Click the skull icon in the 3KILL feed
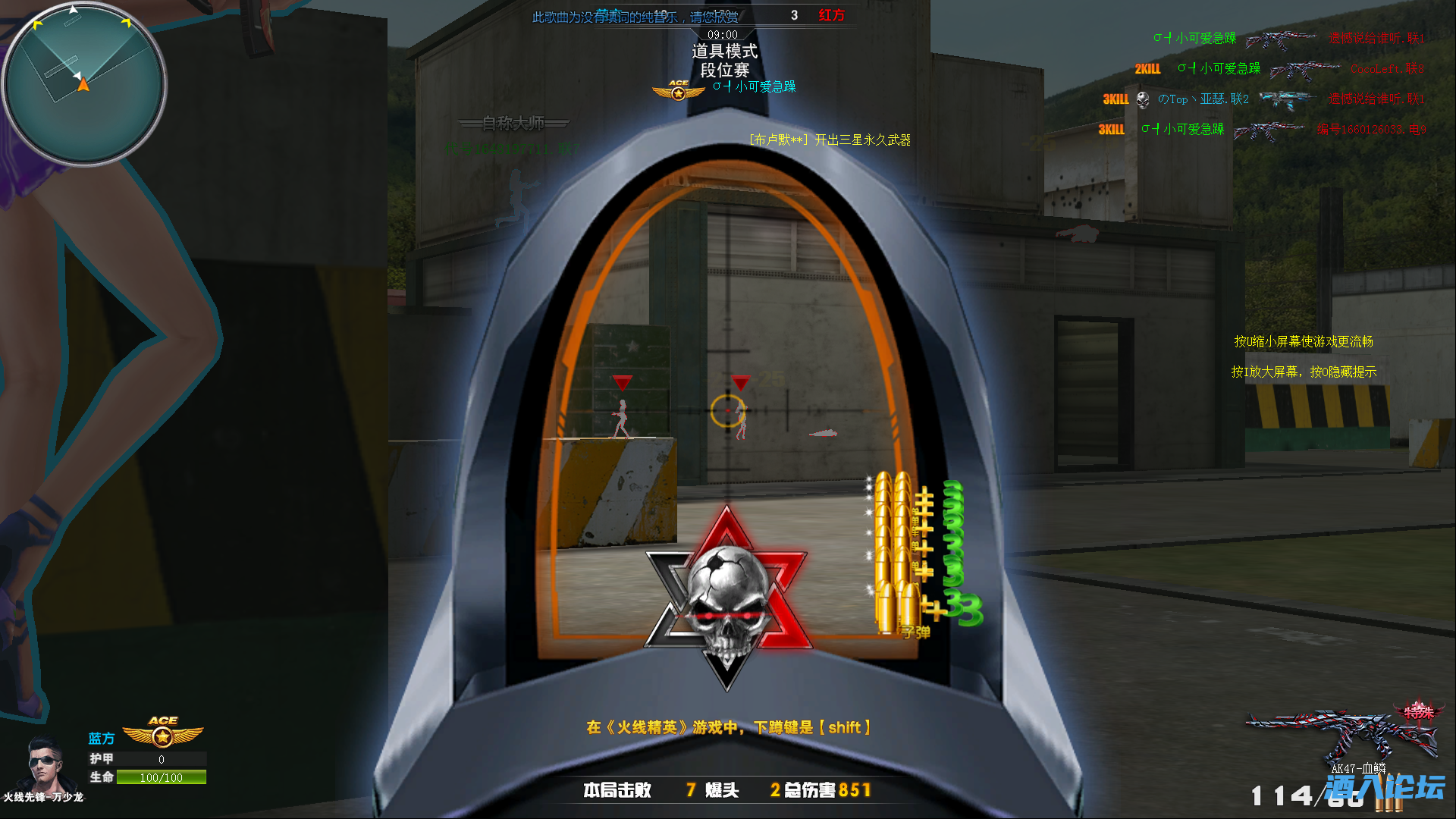Image resolution: width=1456 pixels, height=819 pixels. tap(1142, 99)
